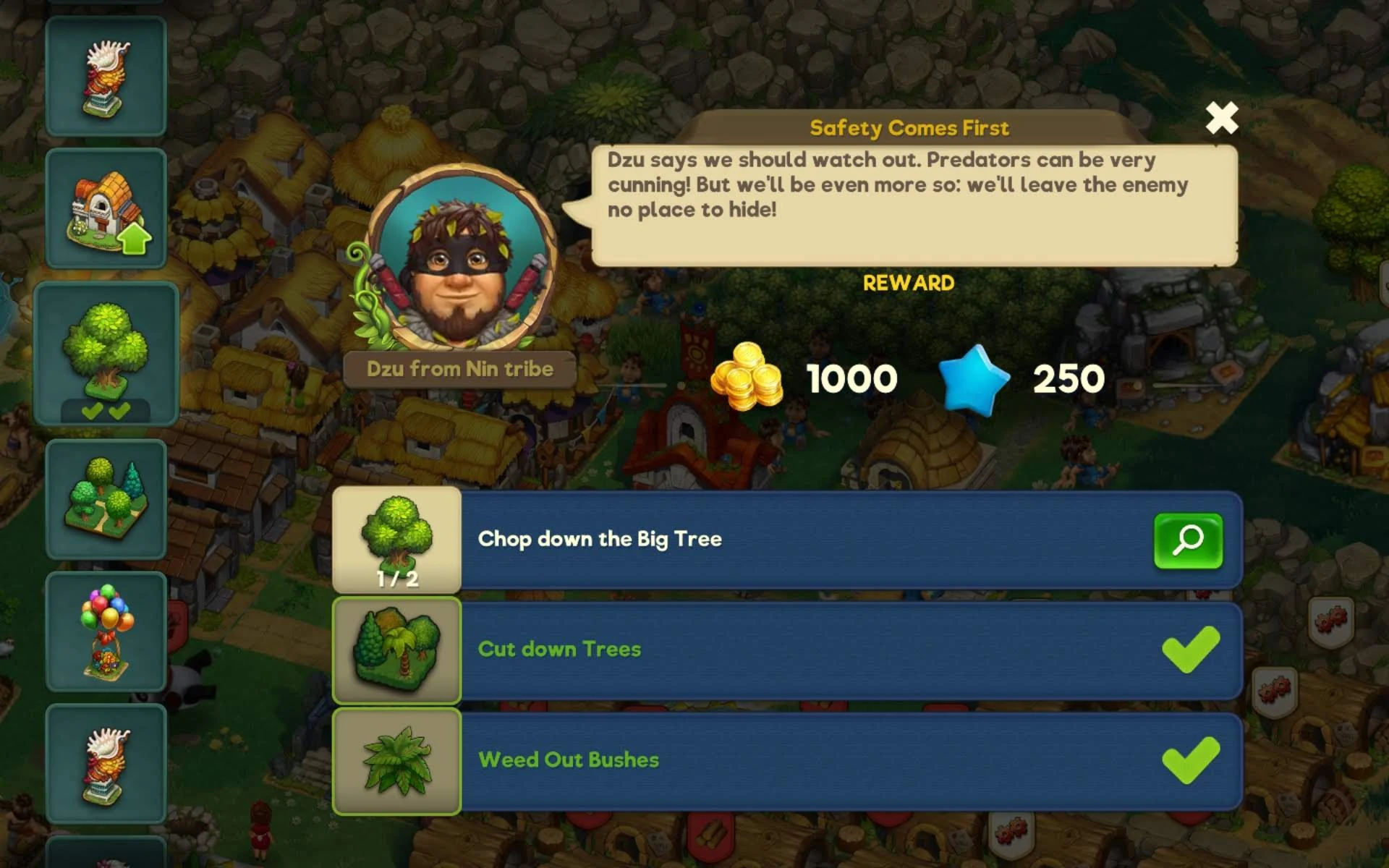
Task: Open the balloon gift quest icon
Action: (106, 629)
